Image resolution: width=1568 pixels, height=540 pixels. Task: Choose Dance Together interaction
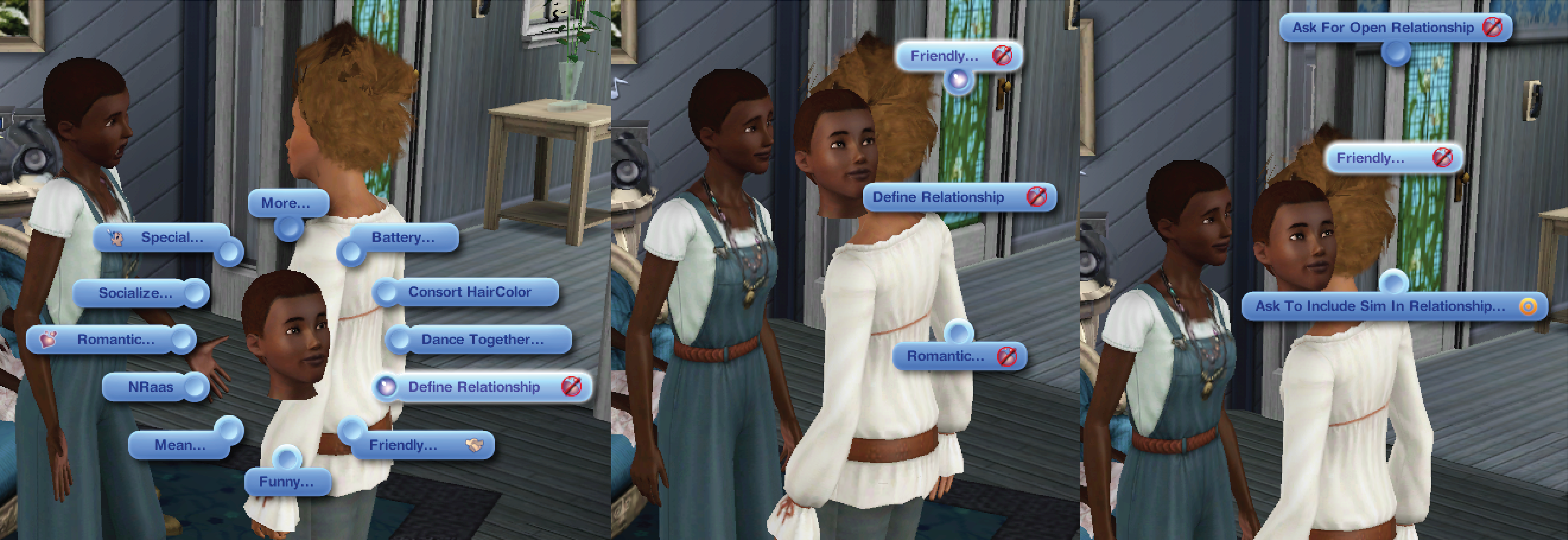(x=481, y=339)
